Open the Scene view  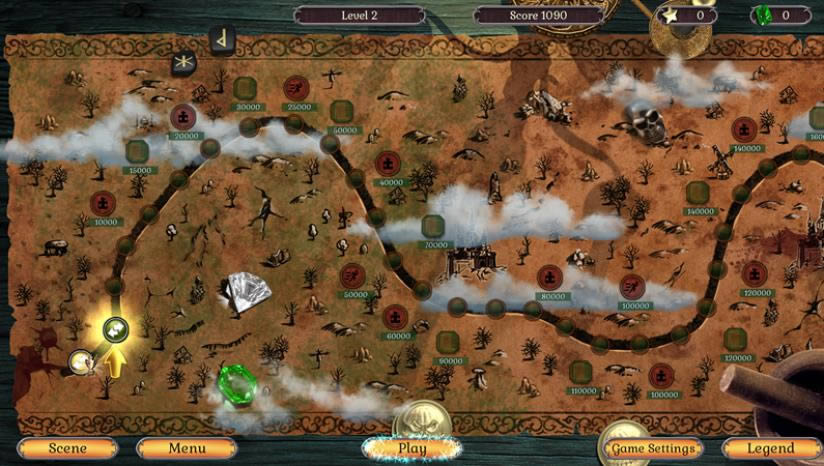click(x=68, y=449)
